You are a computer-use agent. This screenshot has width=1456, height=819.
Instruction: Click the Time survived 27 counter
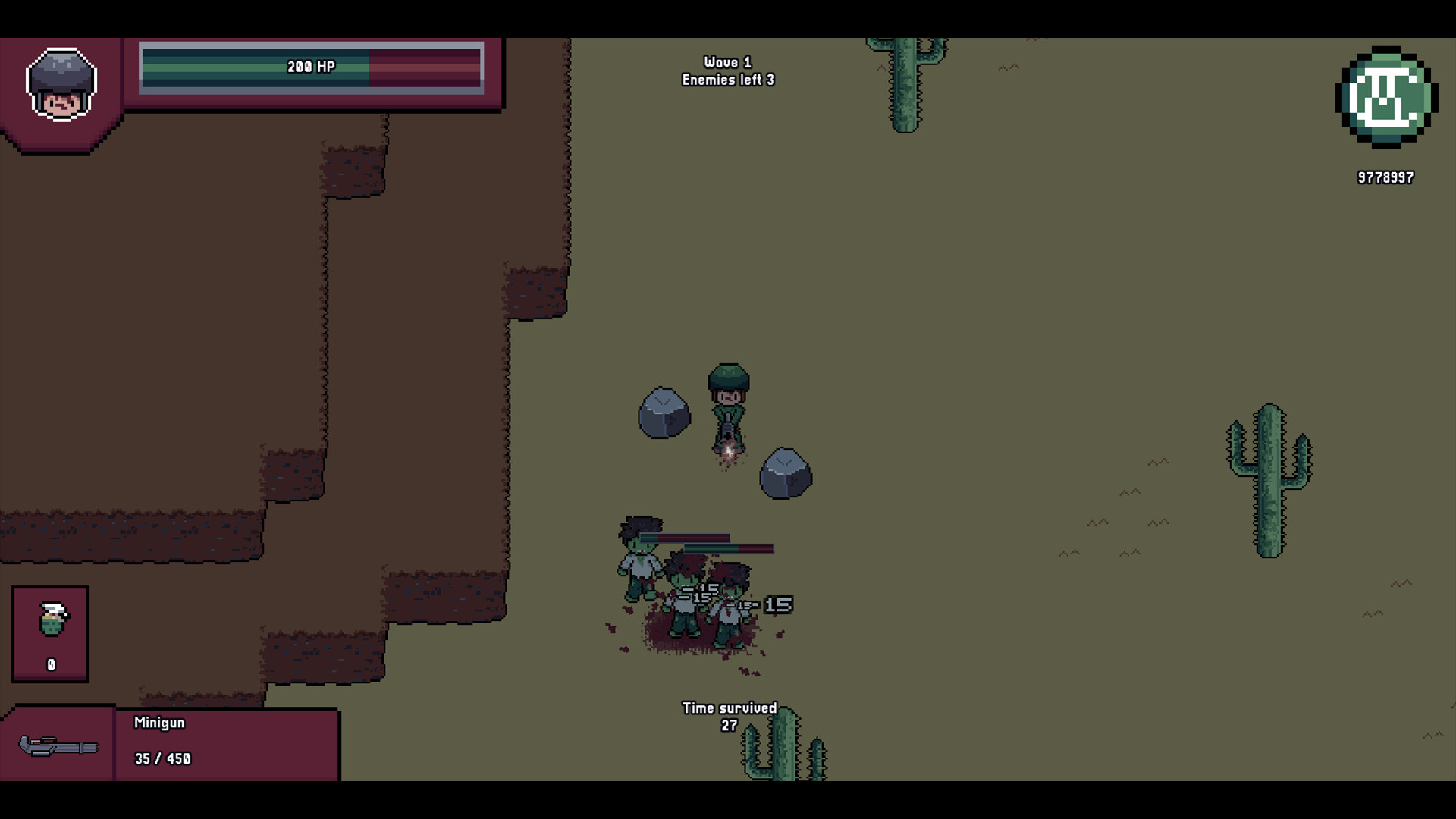pos(730,715)
